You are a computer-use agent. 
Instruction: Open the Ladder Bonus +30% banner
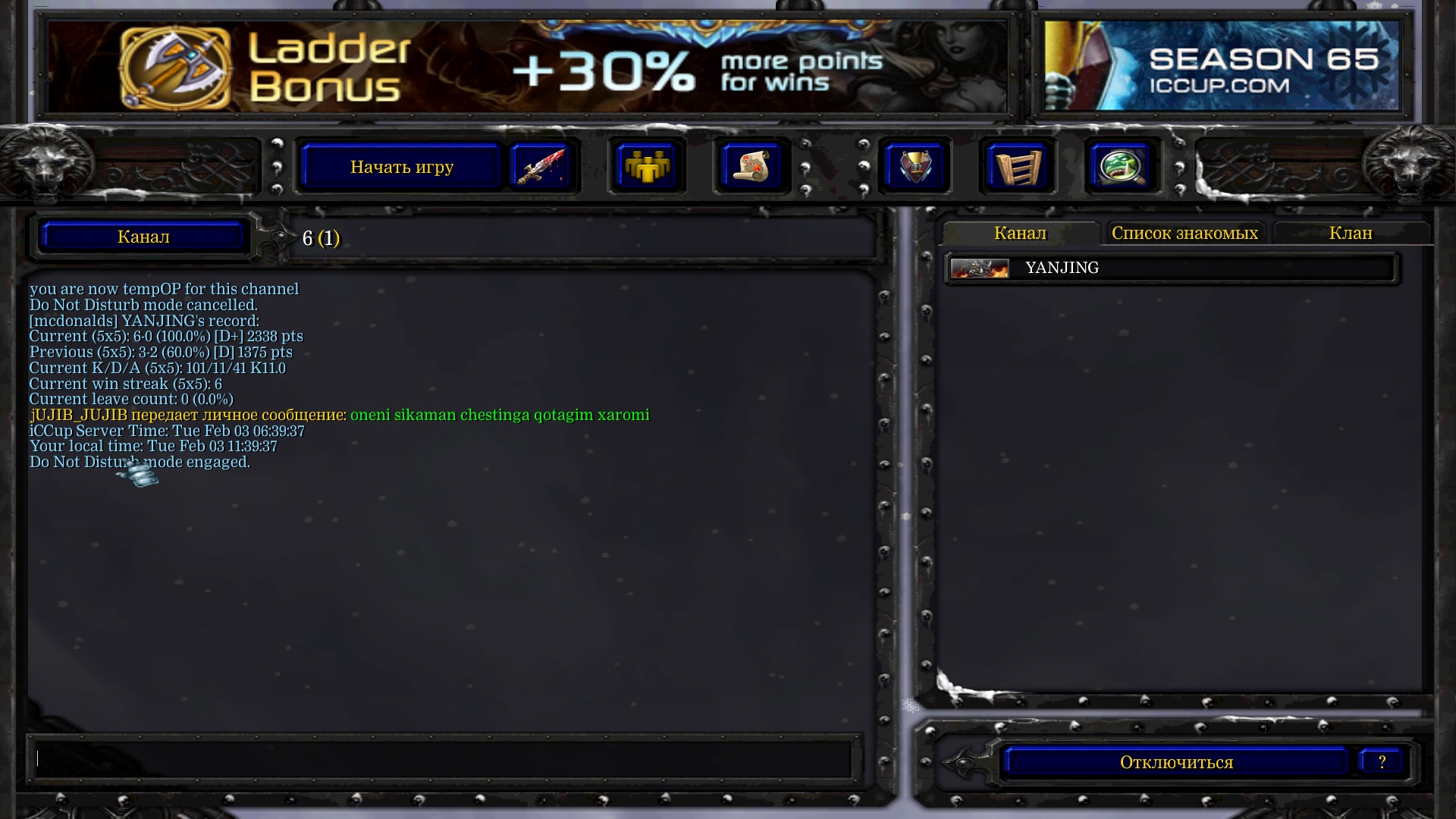tap(527, 67)
